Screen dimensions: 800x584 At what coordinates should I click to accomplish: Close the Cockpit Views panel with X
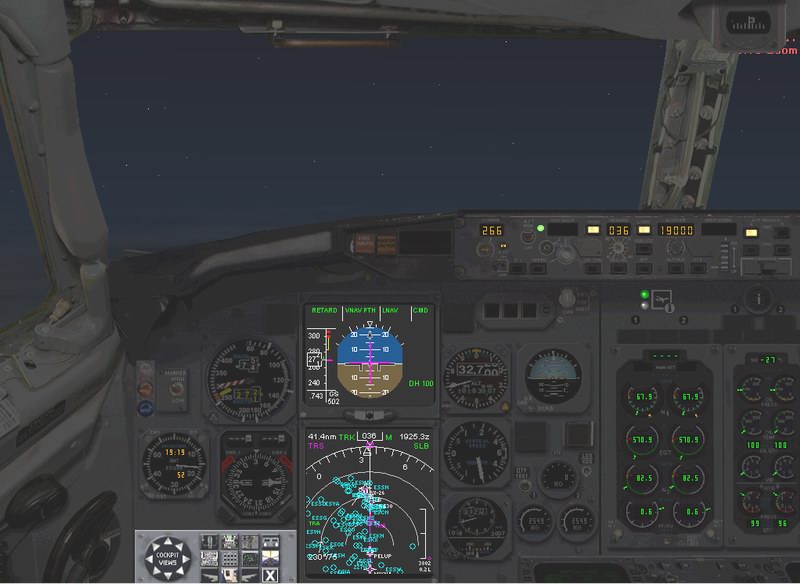[270, 574]
